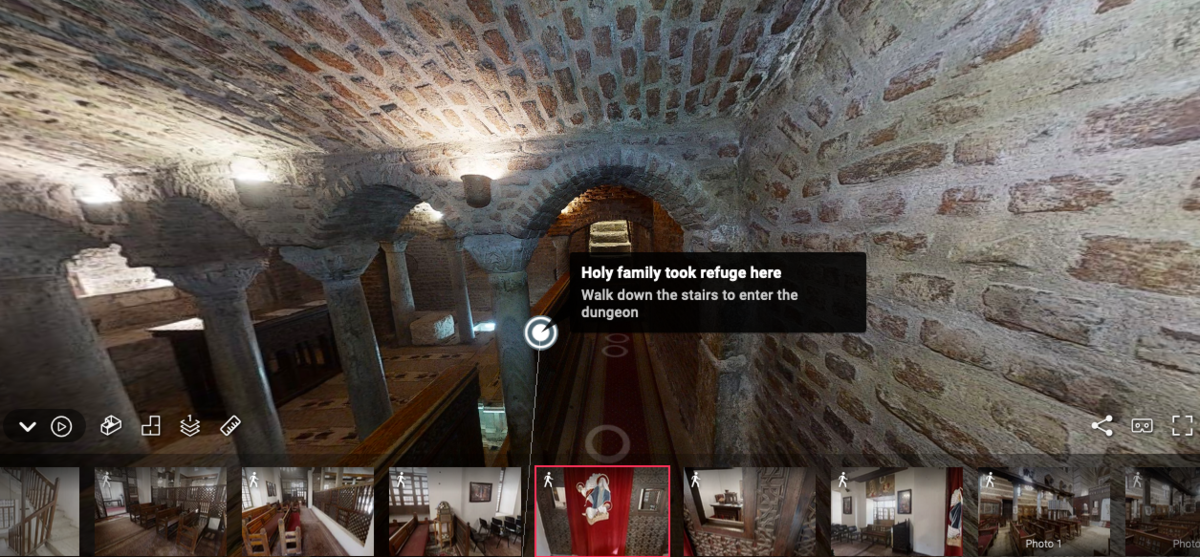Step forward using the floor ring marker
Image resolution: width=1200 pixels, height=557 pixels.
pos(605,441)
